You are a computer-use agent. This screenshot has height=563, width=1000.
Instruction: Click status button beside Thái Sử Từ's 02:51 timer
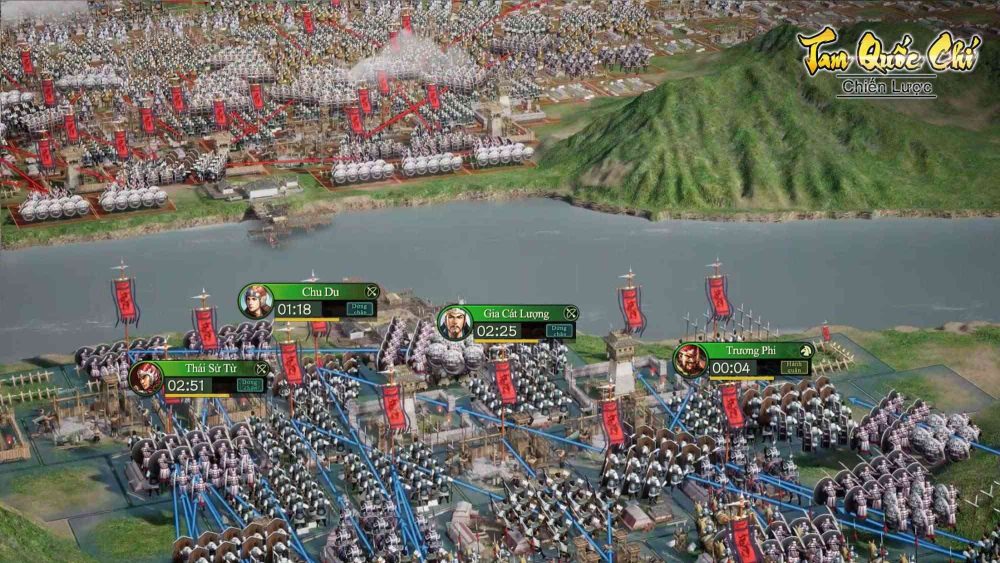250,385
